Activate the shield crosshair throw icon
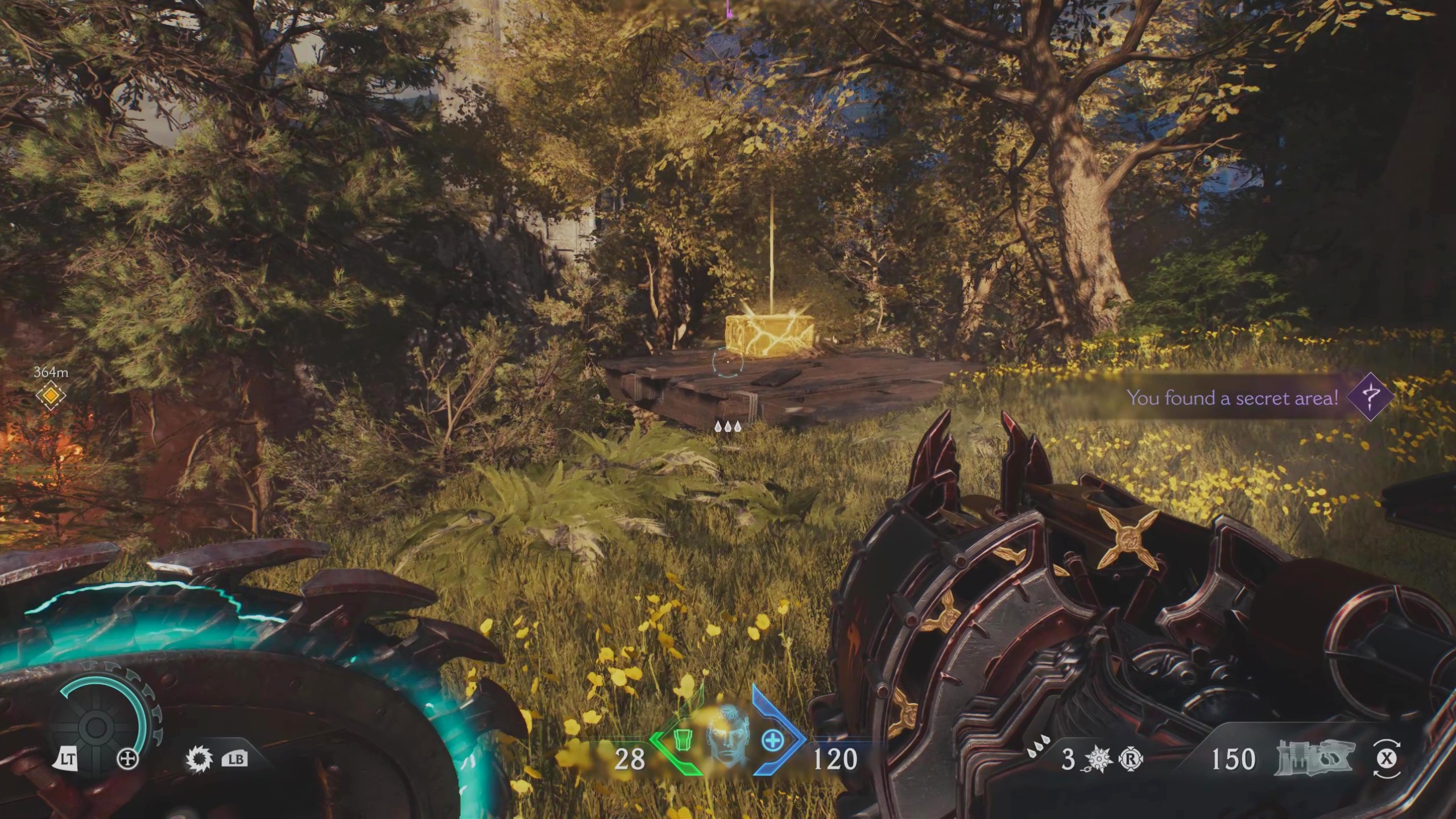 [127, 759]
